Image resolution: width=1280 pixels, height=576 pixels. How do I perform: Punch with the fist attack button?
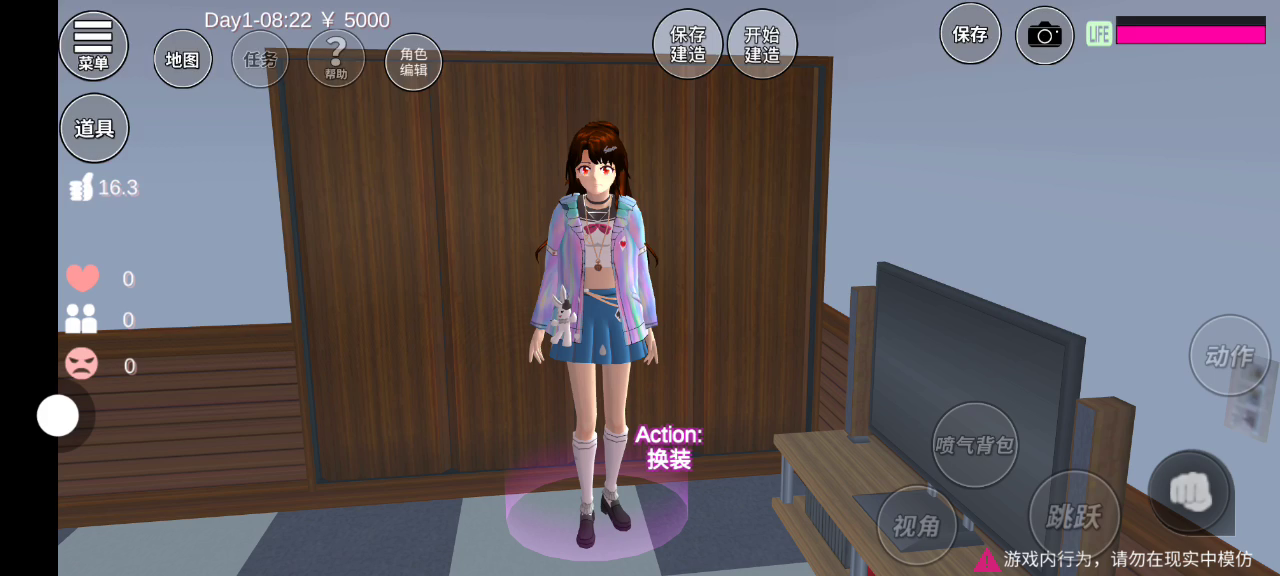pyautogui.click(x=1190, y=491)
